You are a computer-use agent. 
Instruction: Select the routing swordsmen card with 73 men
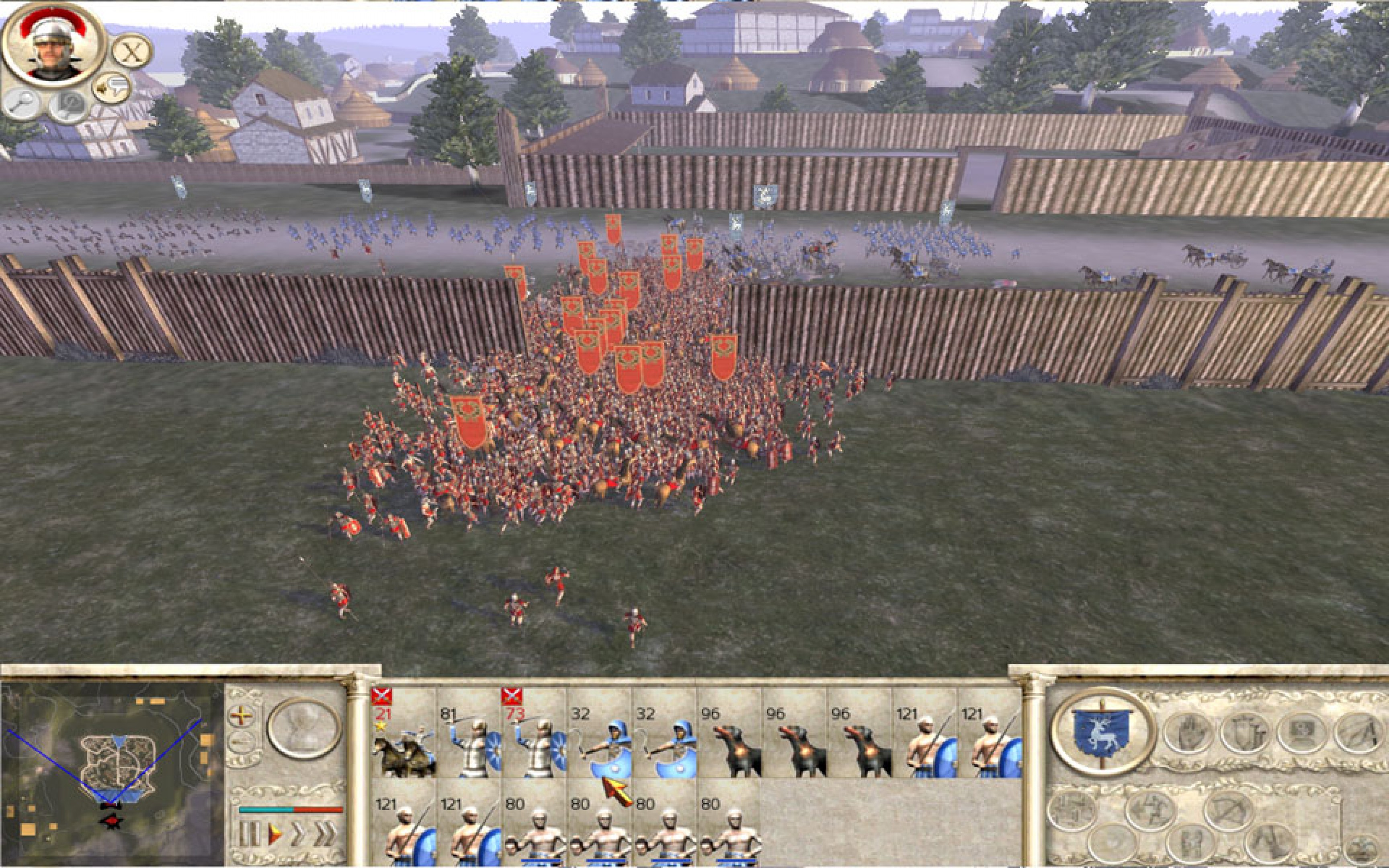tap(534, 735)
